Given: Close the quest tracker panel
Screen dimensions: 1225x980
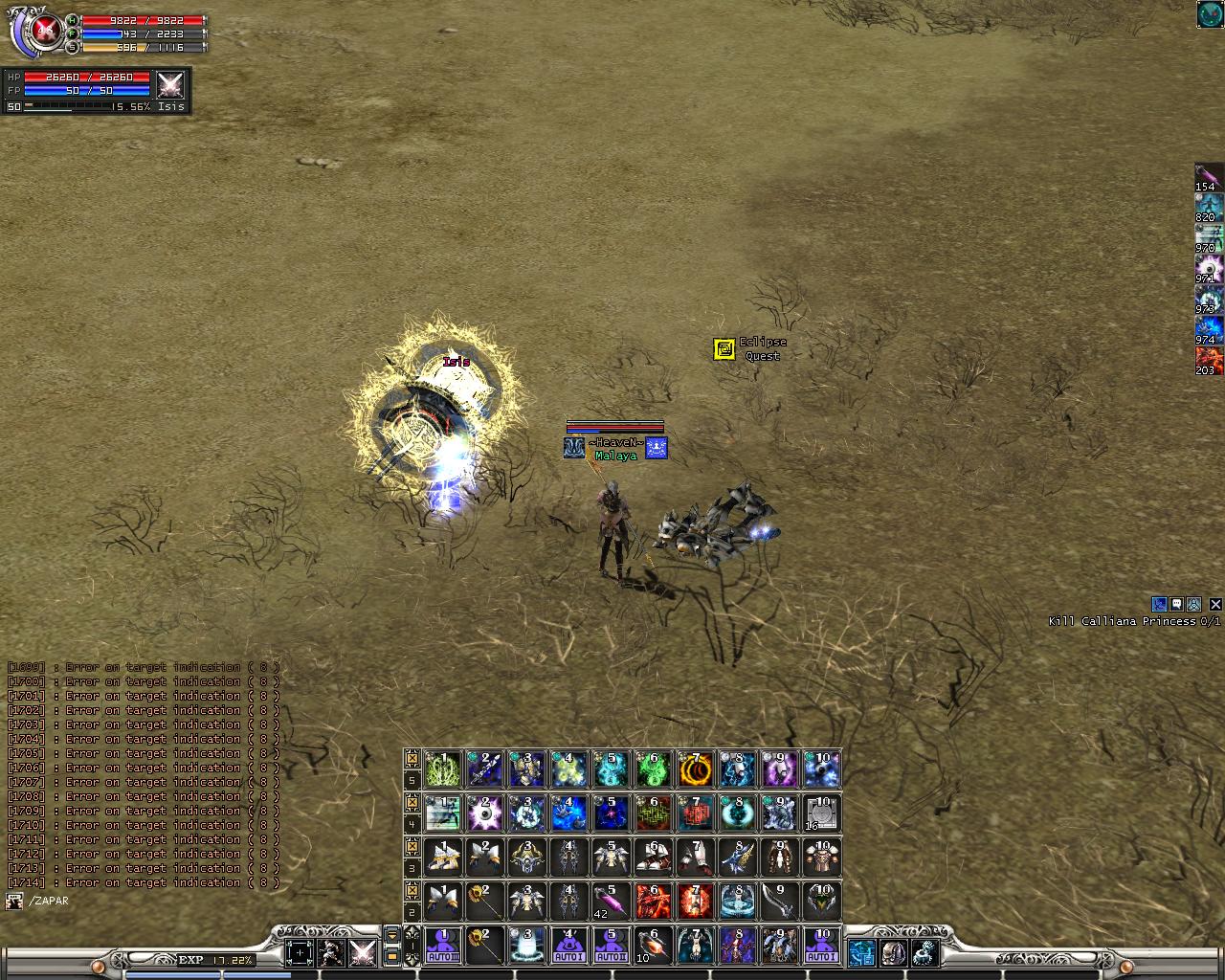Looking at the screenshot, I should pos(1215,604).
